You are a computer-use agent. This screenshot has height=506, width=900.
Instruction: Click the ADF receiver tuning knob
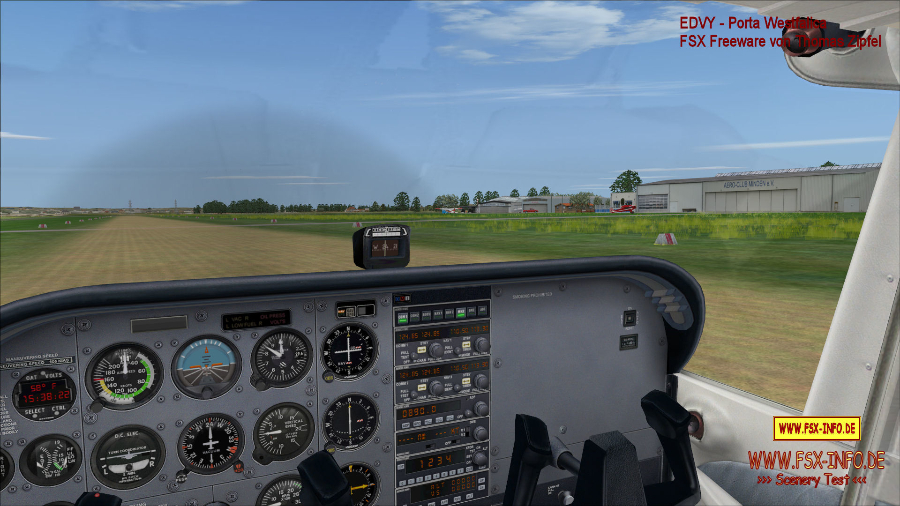point(480,409)
